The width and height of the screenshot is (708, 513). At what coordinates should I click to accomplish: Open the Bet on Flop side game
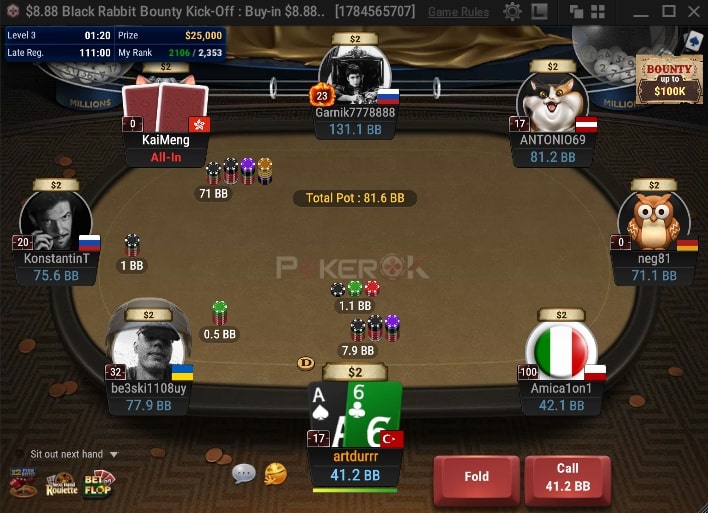[100, 483]
